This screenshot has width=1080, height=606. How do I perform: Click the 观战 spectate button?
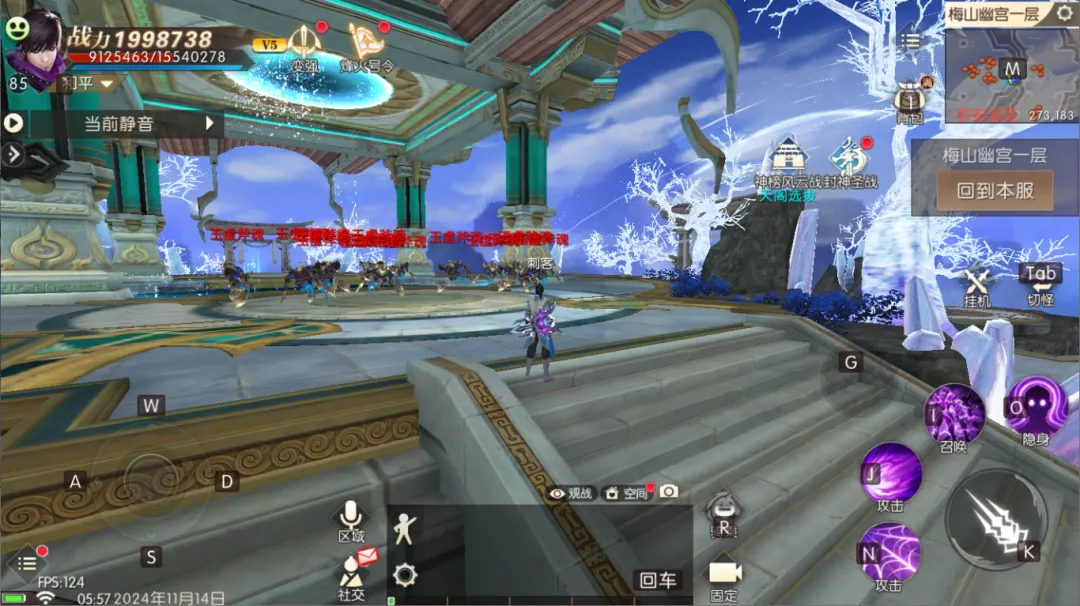(571, 492)
